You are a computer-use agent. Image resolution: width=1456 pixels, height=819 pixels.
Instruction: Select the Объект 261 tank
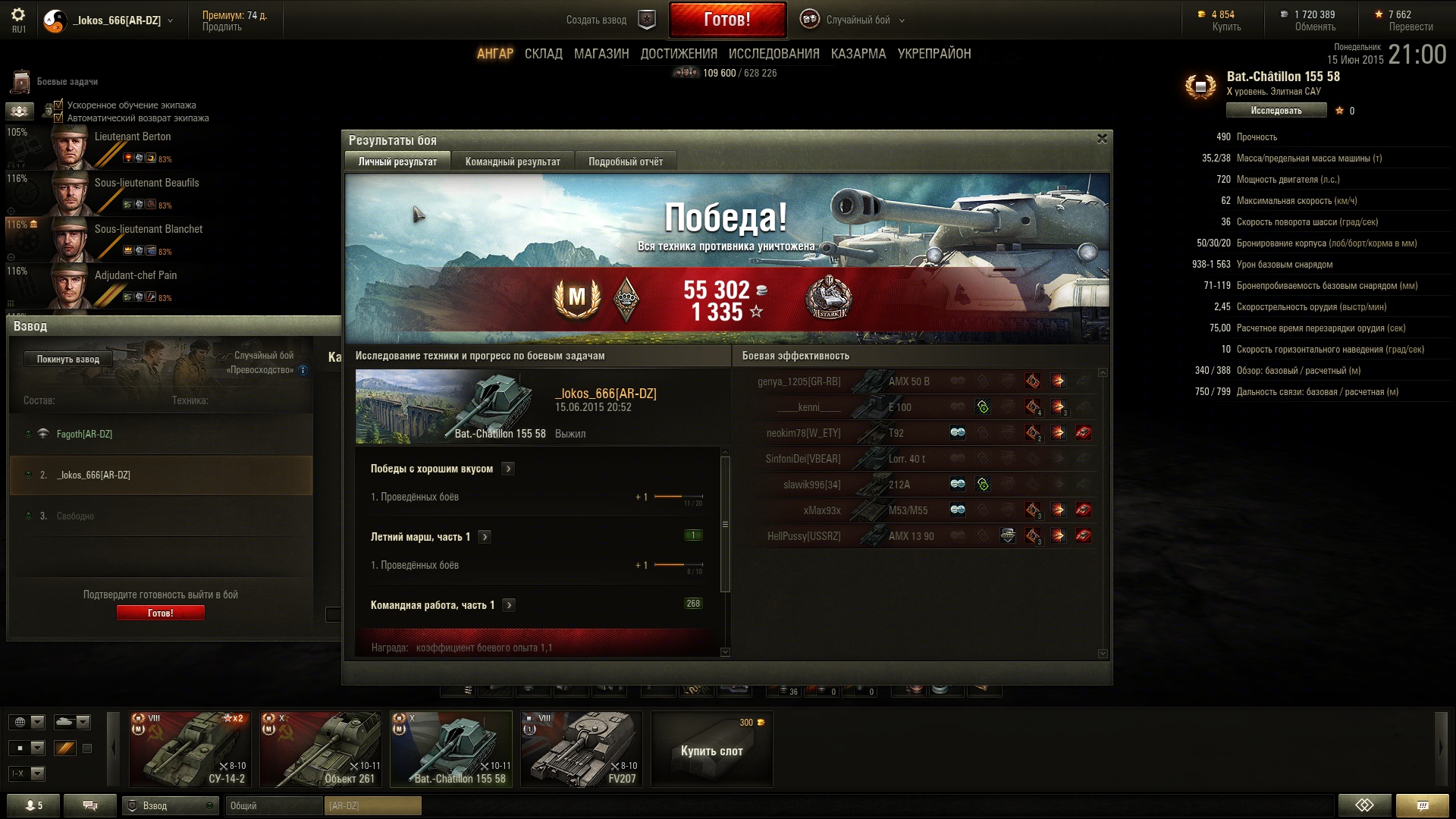click(x=321, y=749)
